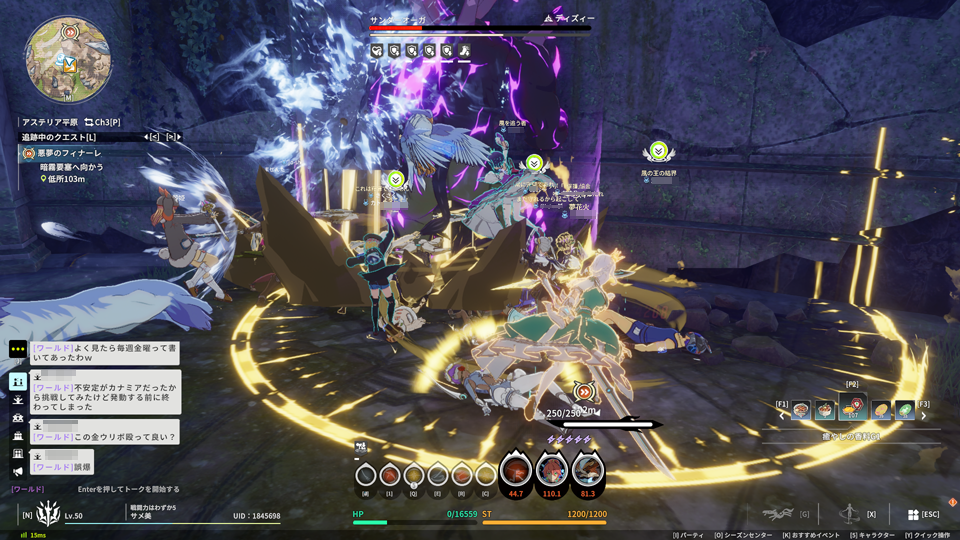Select the party member with 110.1 cooldown
The image size is (960, 540).
click(551, 469)
